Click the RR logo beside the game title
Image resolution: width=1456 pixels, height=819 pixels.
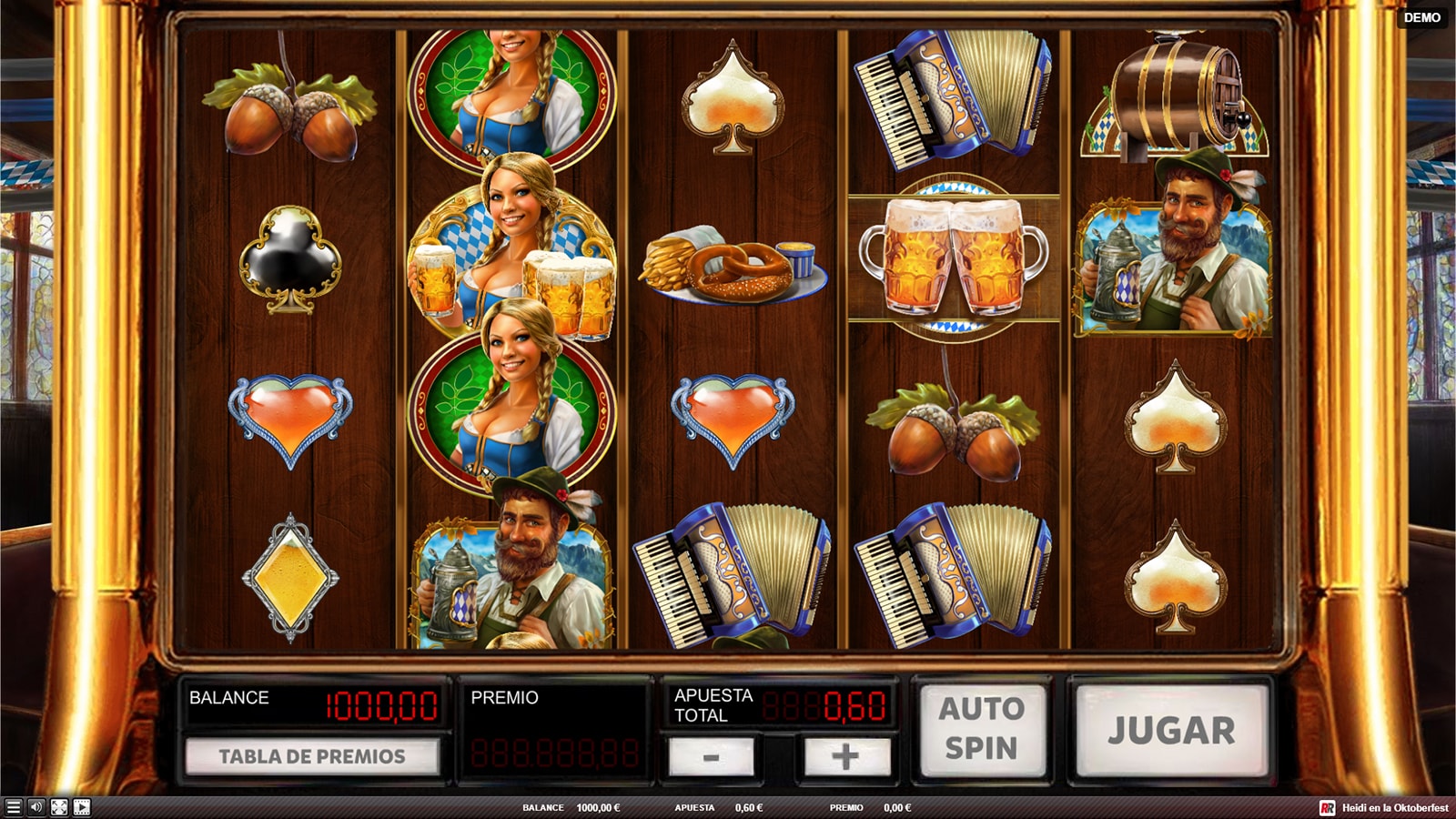click(x=1328, y=807)
